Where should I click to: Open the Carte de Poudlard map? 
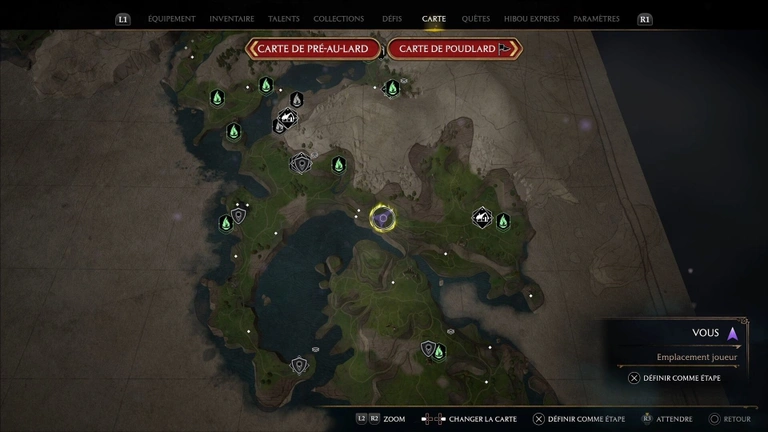pyautogui.click(x=454, y=49)
